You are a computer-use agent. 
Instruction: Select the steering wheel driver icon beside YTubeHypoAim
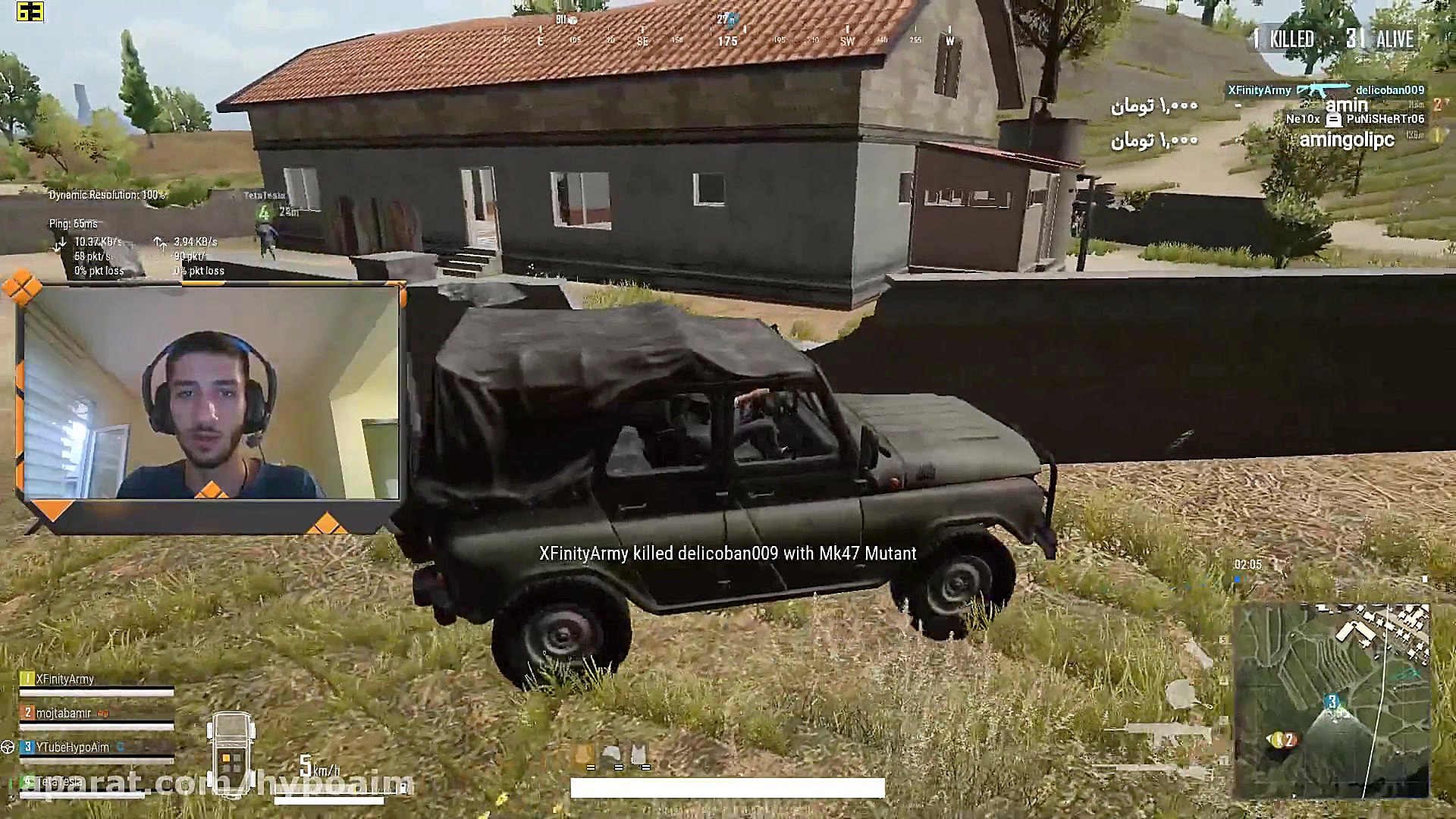tap(8, 748)
